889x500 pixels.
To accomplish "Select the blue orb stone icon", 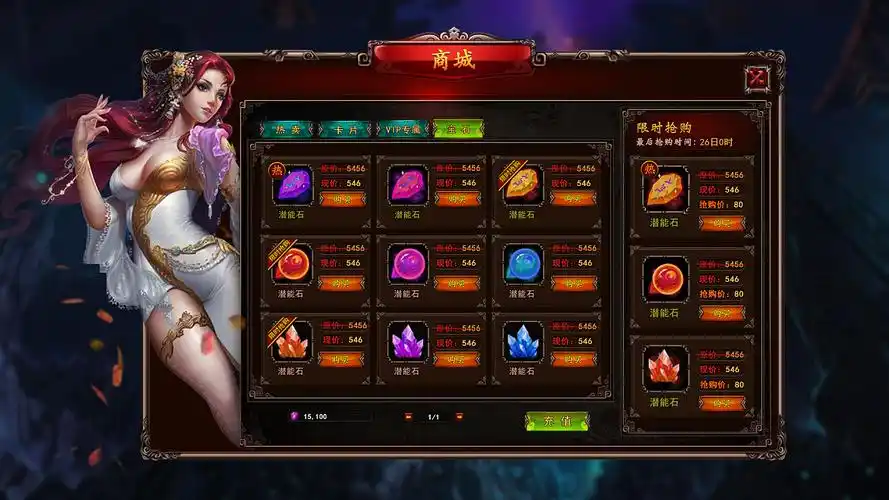I will [x=523, y=265].
